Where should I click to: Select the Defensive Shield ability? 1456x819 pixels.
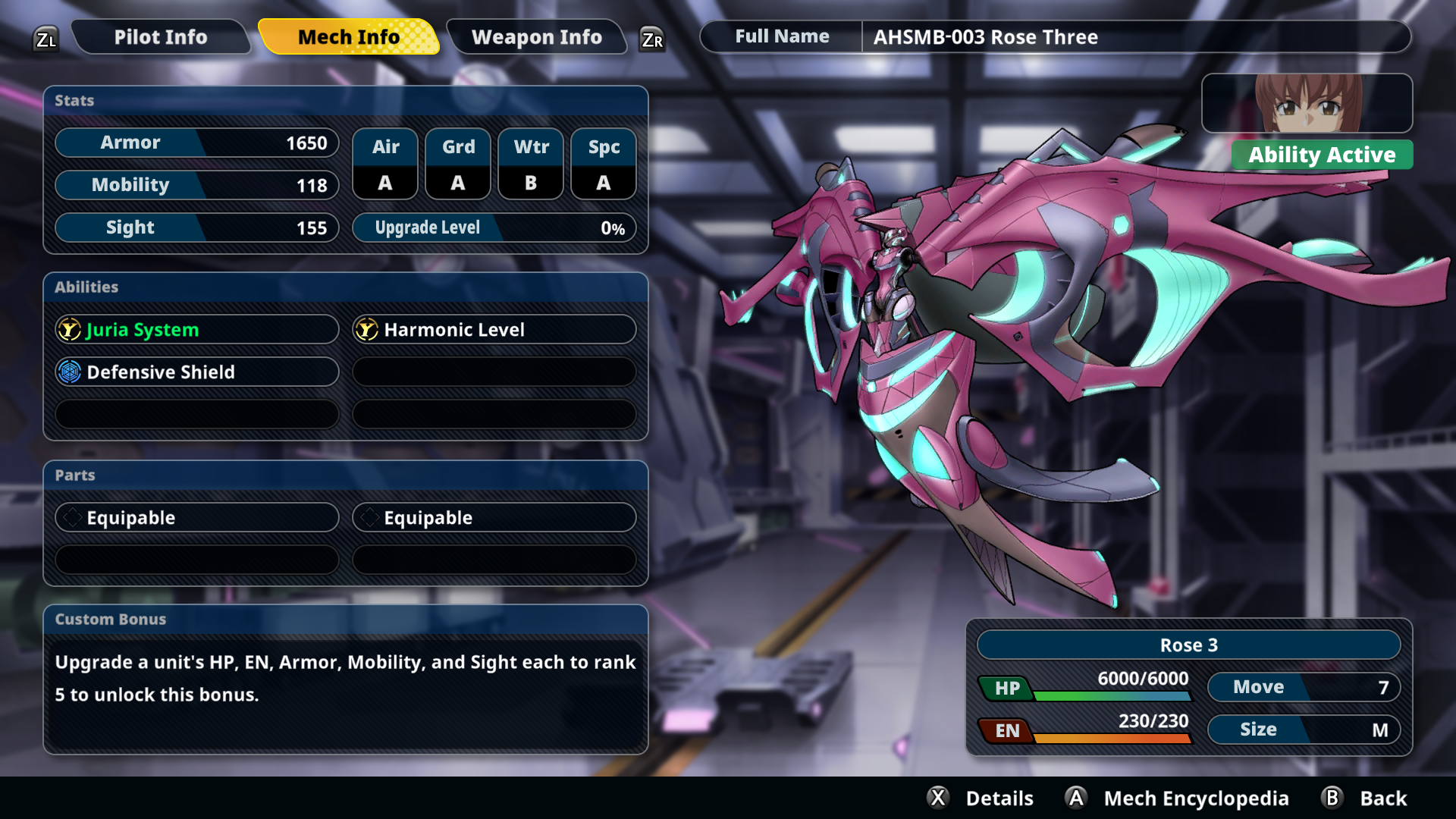[196, 372]
